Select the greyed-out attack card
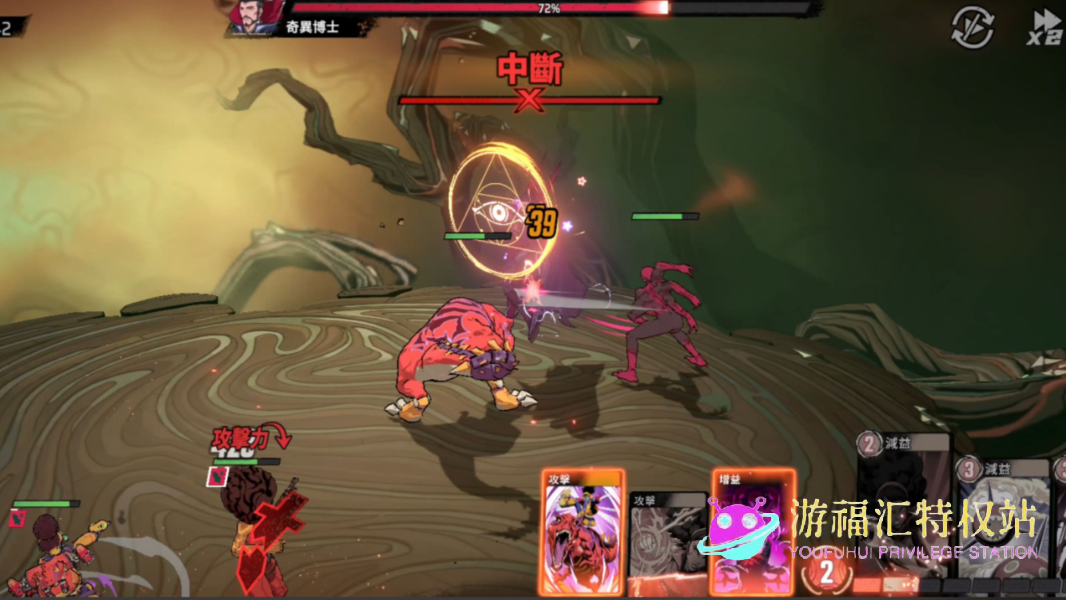Image resolution: width=1066 pixels, height=600 pixels. [667, 542]
